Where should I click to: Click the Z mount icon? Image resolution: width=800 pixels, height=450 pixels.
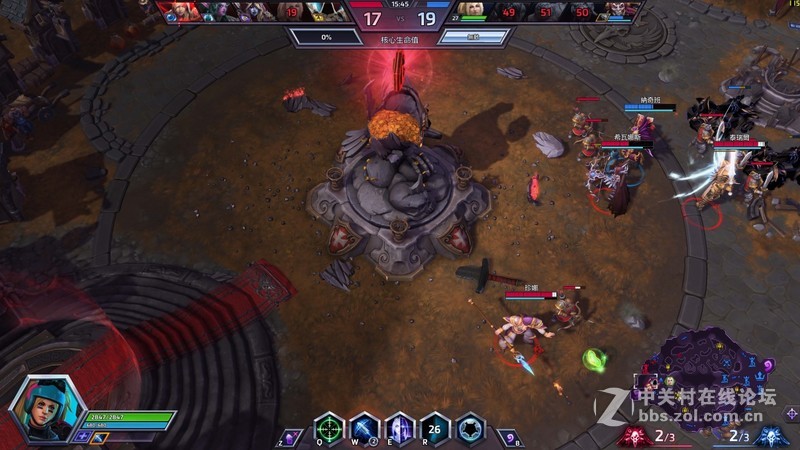[290, 436]
